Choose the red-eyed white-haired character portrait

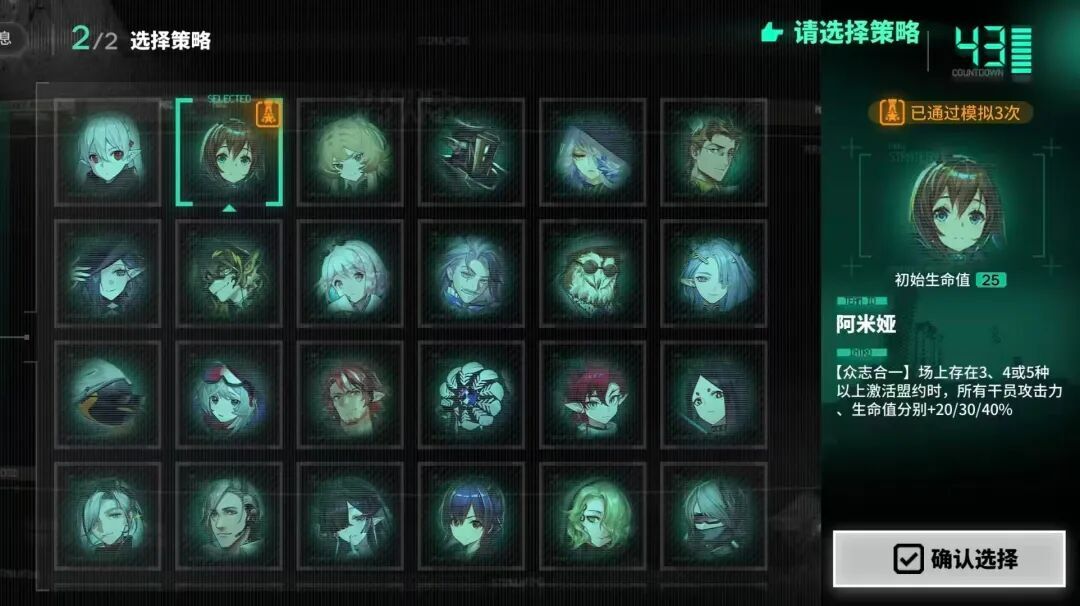[x=107, y=153]
